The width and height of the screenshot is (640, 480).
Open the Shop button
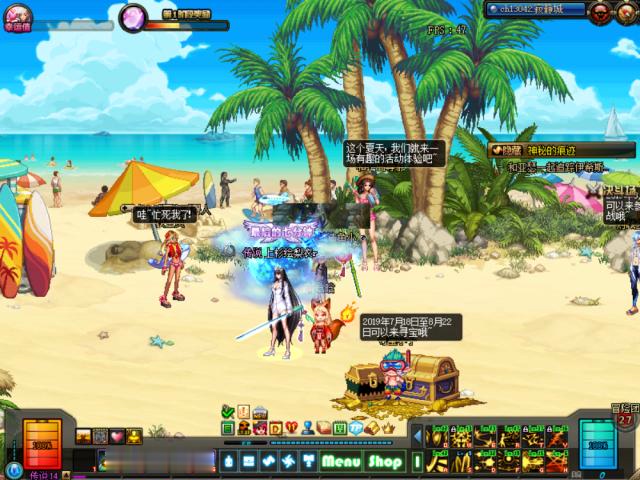[385, 462]
